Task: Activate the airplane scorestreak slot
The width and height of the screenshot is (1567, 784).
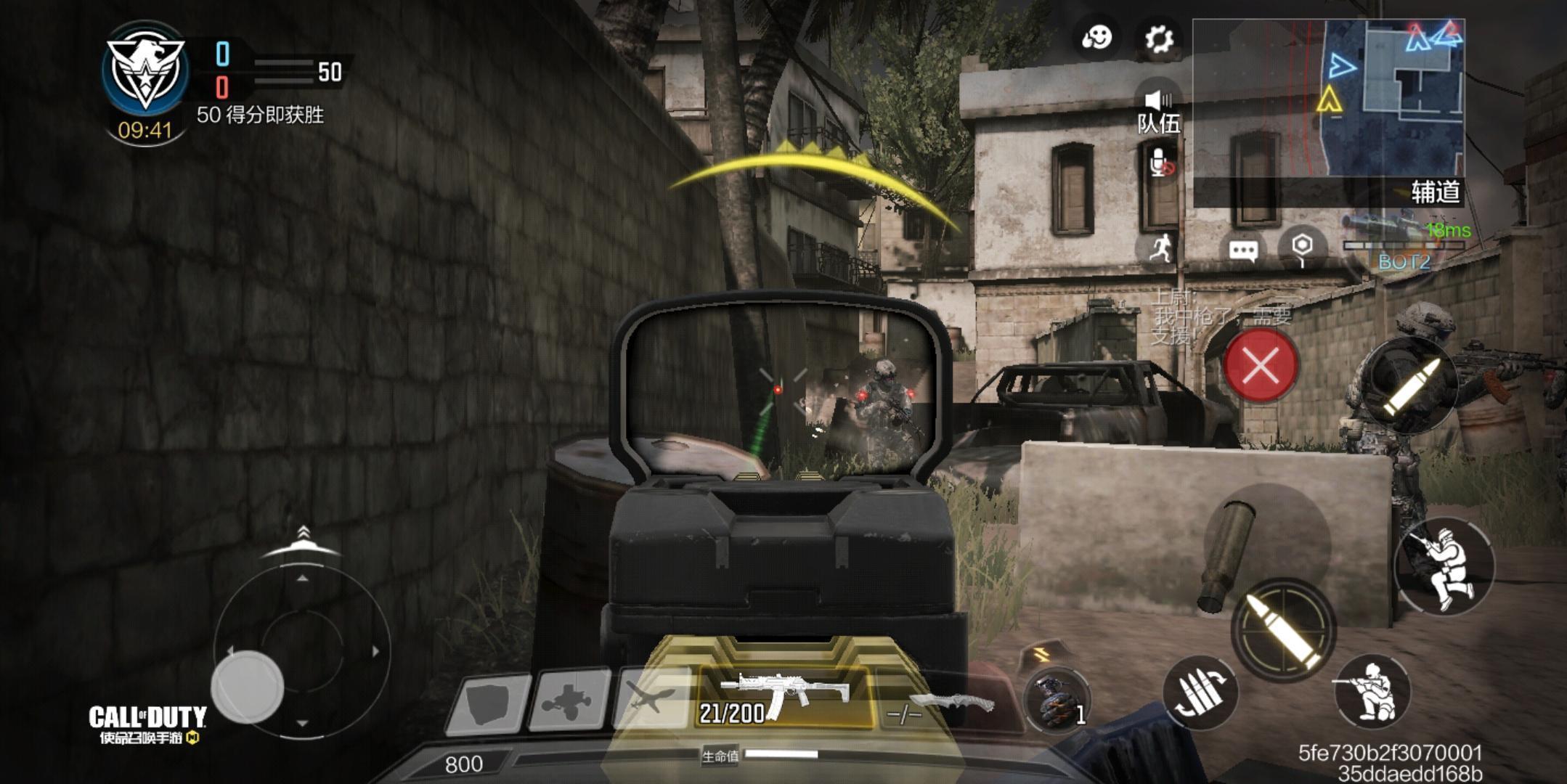Action: [x=650, y=698]
